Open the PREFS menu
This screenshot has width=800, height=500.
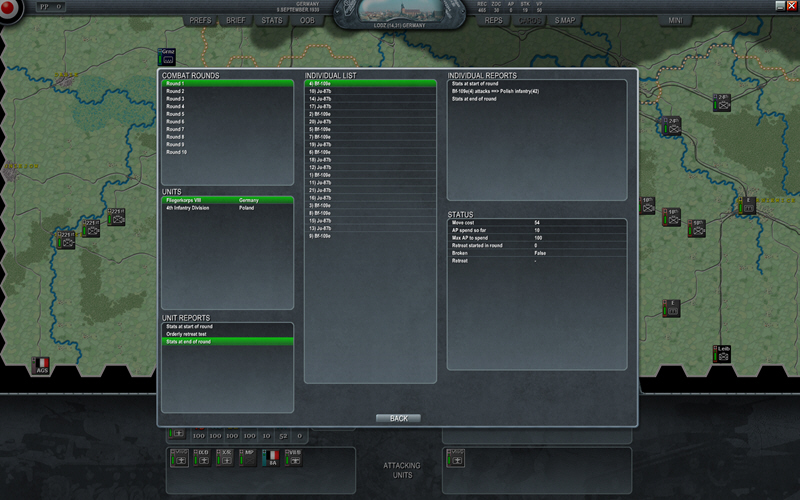[x=200, y=20]
